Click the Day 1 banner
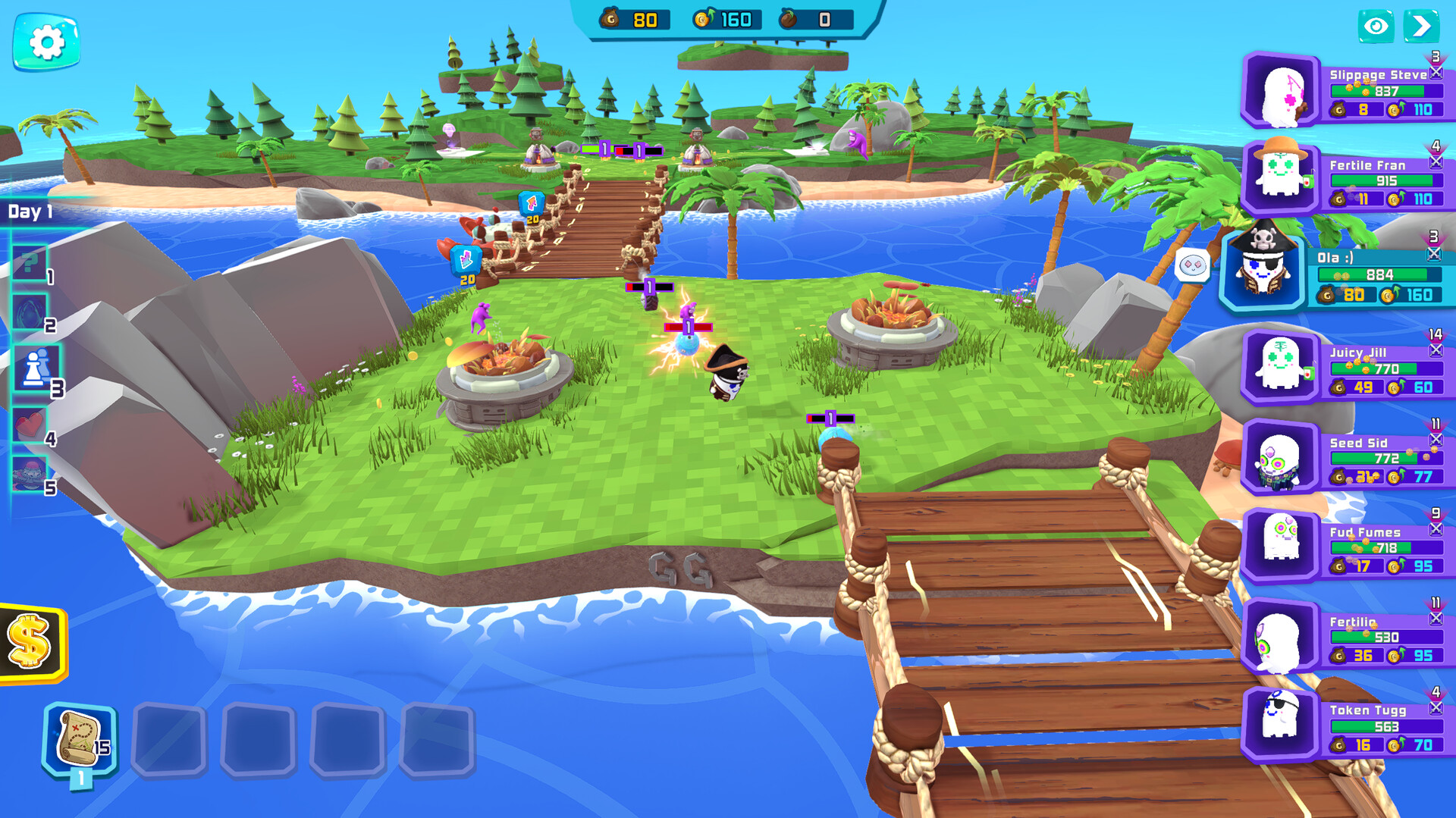Screen dimensions: 1456x818 pyautogui.click(x=30, y=213)
